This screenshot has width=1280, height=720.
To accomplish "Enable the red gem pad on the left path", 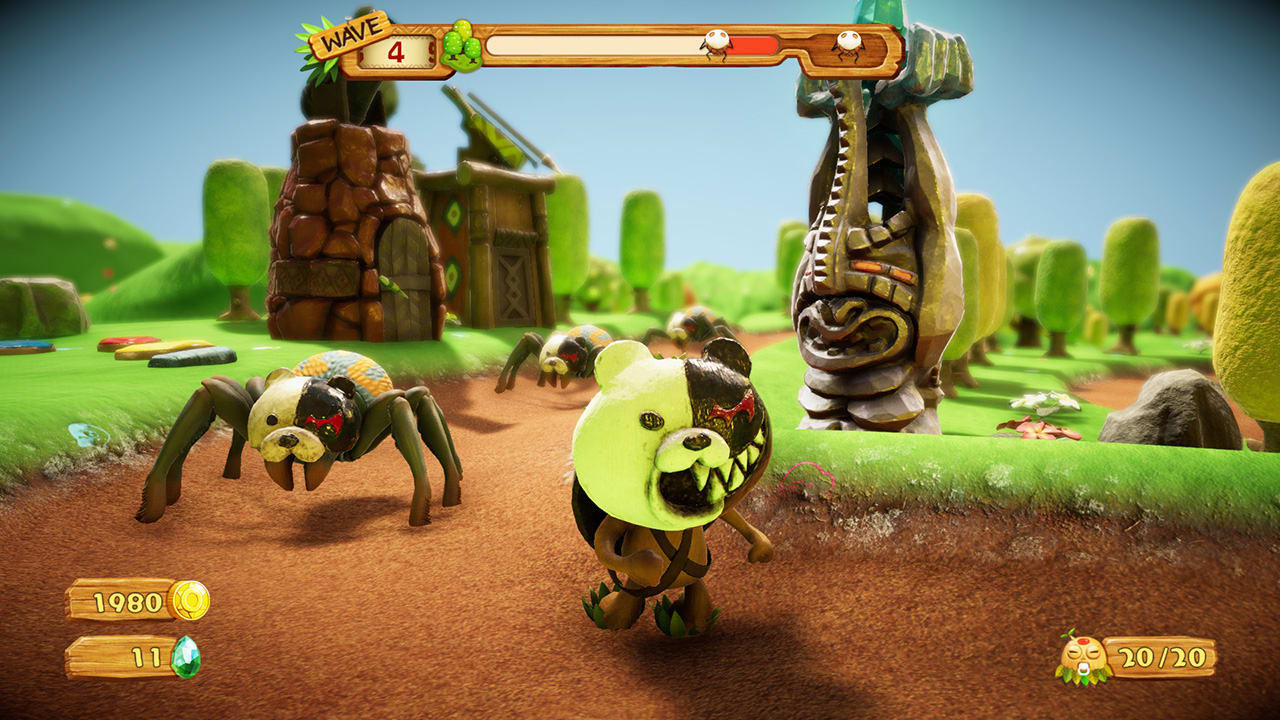I will click(128, 343).
